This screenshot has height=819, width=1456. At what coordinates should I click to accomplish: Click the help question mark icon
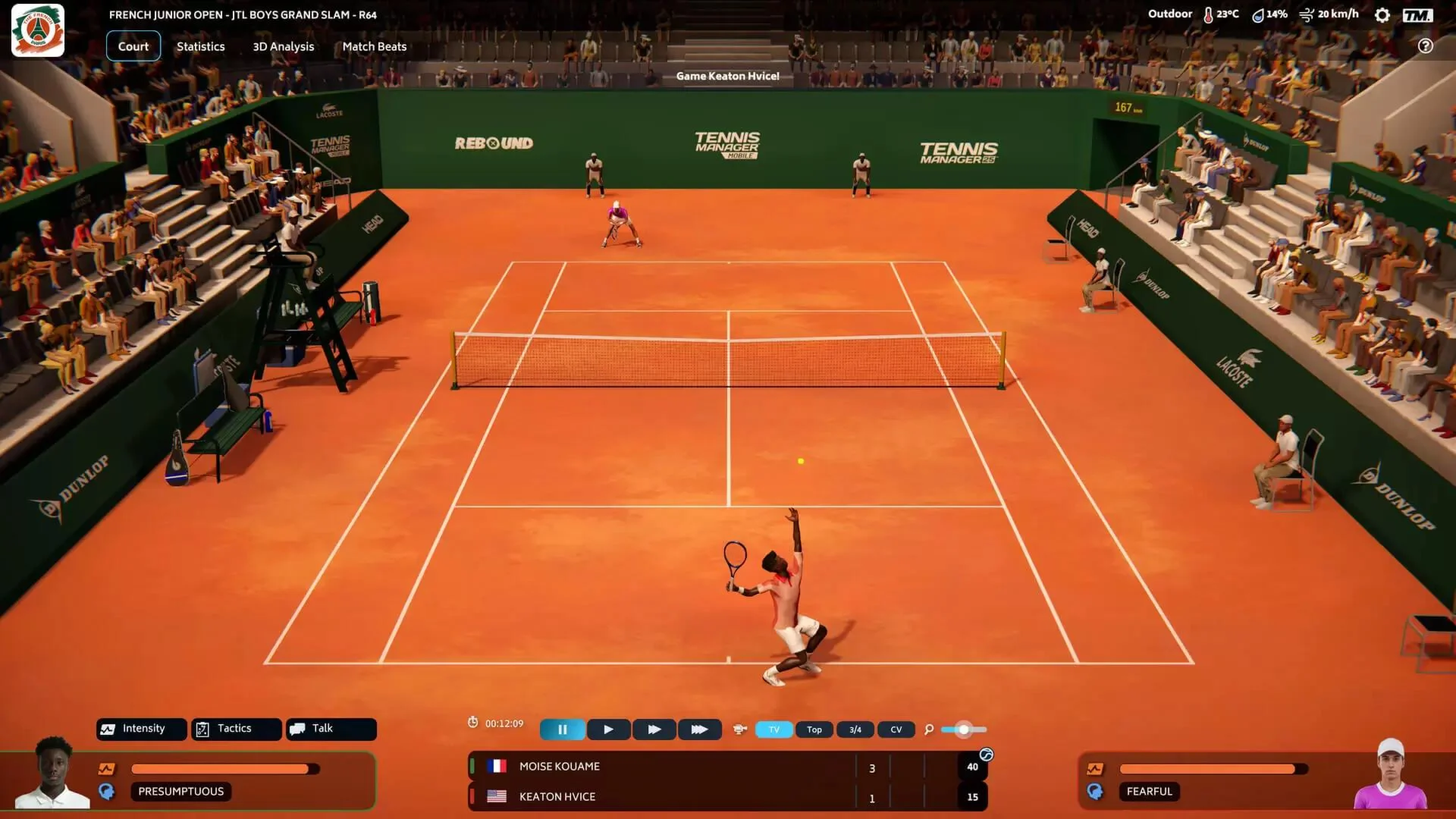tap(1425, 46)
